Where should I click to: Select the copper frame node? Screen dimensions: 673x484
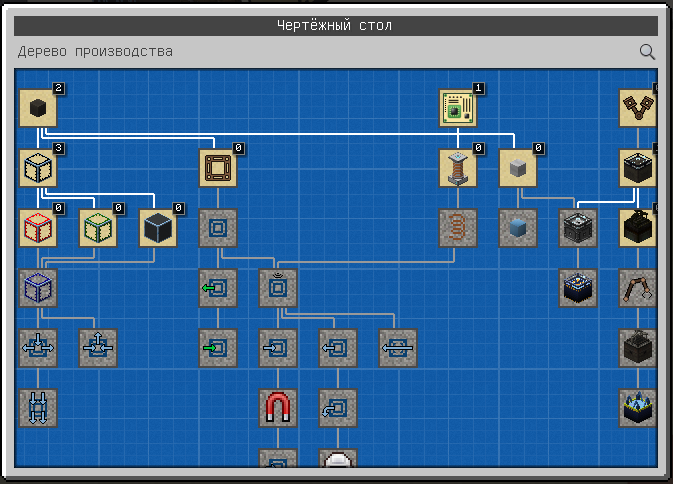pyautogui.click(x=218, y=168)
